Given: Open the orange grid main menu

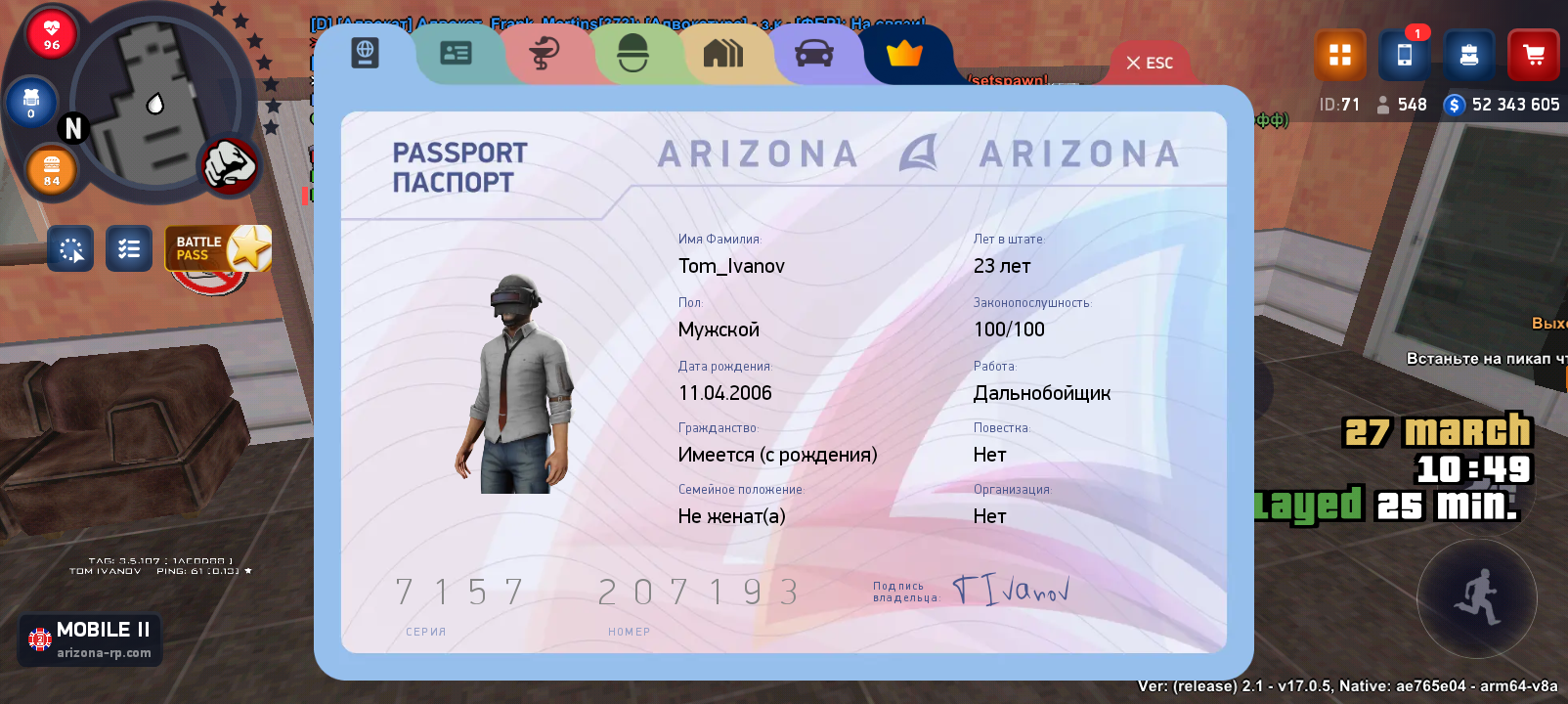Looking at the screenshot, I should (1339, 55).
